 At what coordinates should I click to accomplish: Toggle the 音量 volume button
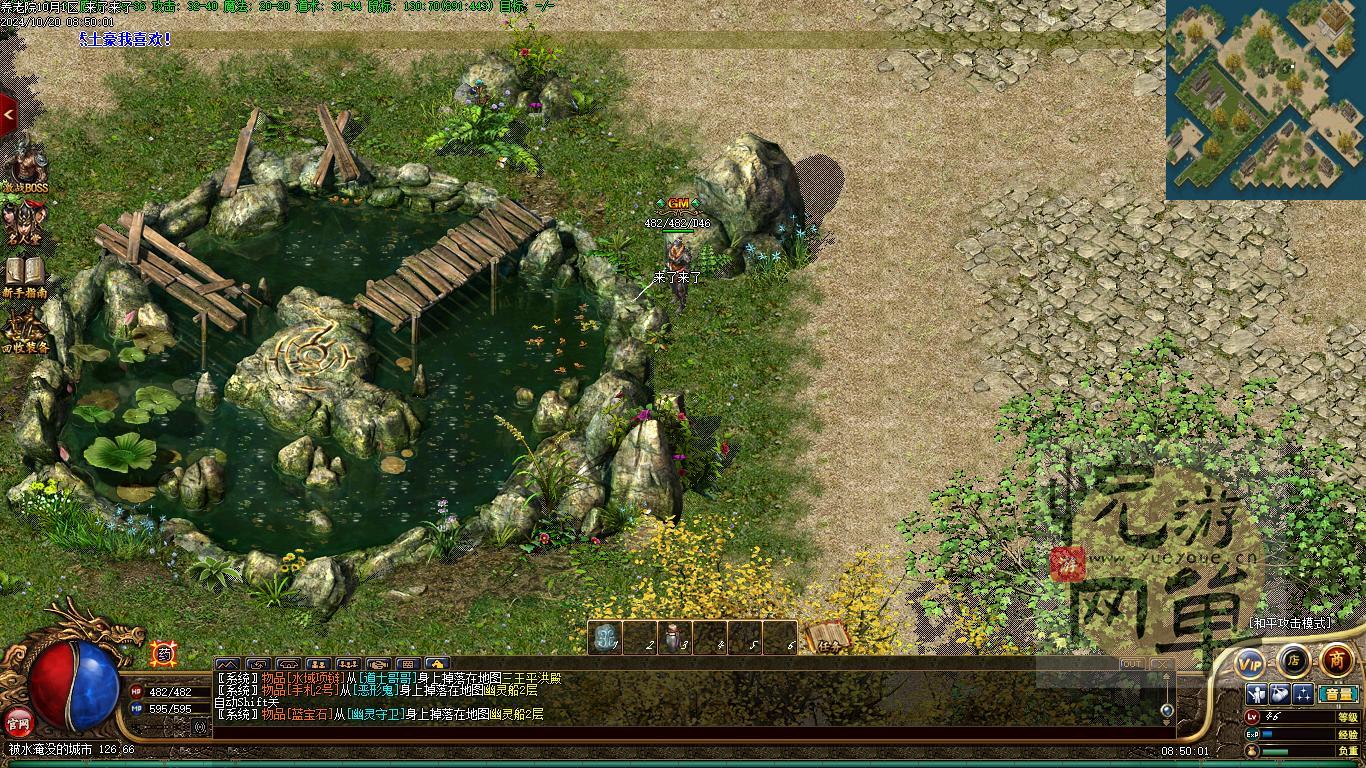click(x=1337, y=694)
